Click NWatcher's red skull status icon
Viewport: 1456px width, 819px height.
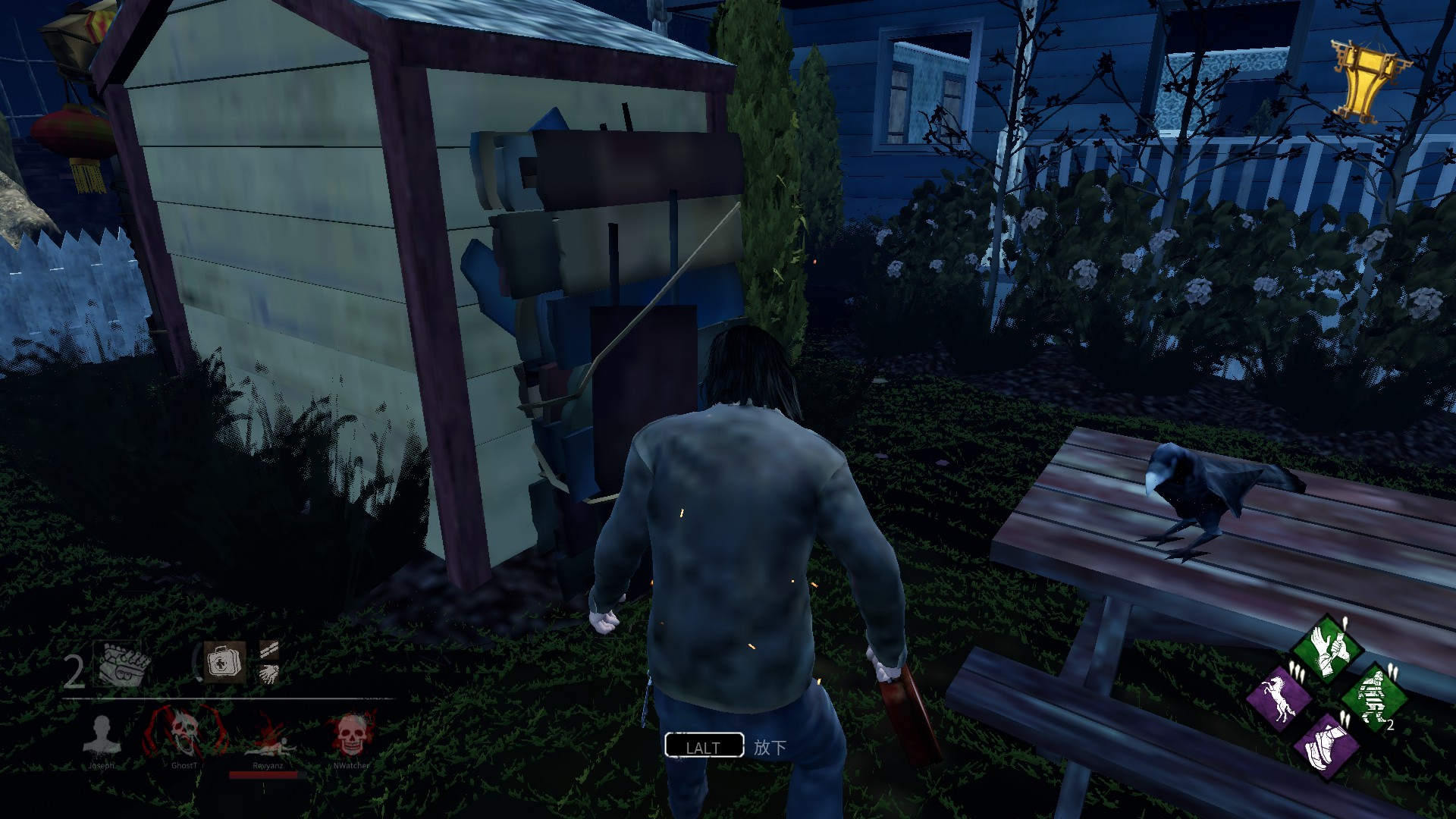click(x=350, y=734)
